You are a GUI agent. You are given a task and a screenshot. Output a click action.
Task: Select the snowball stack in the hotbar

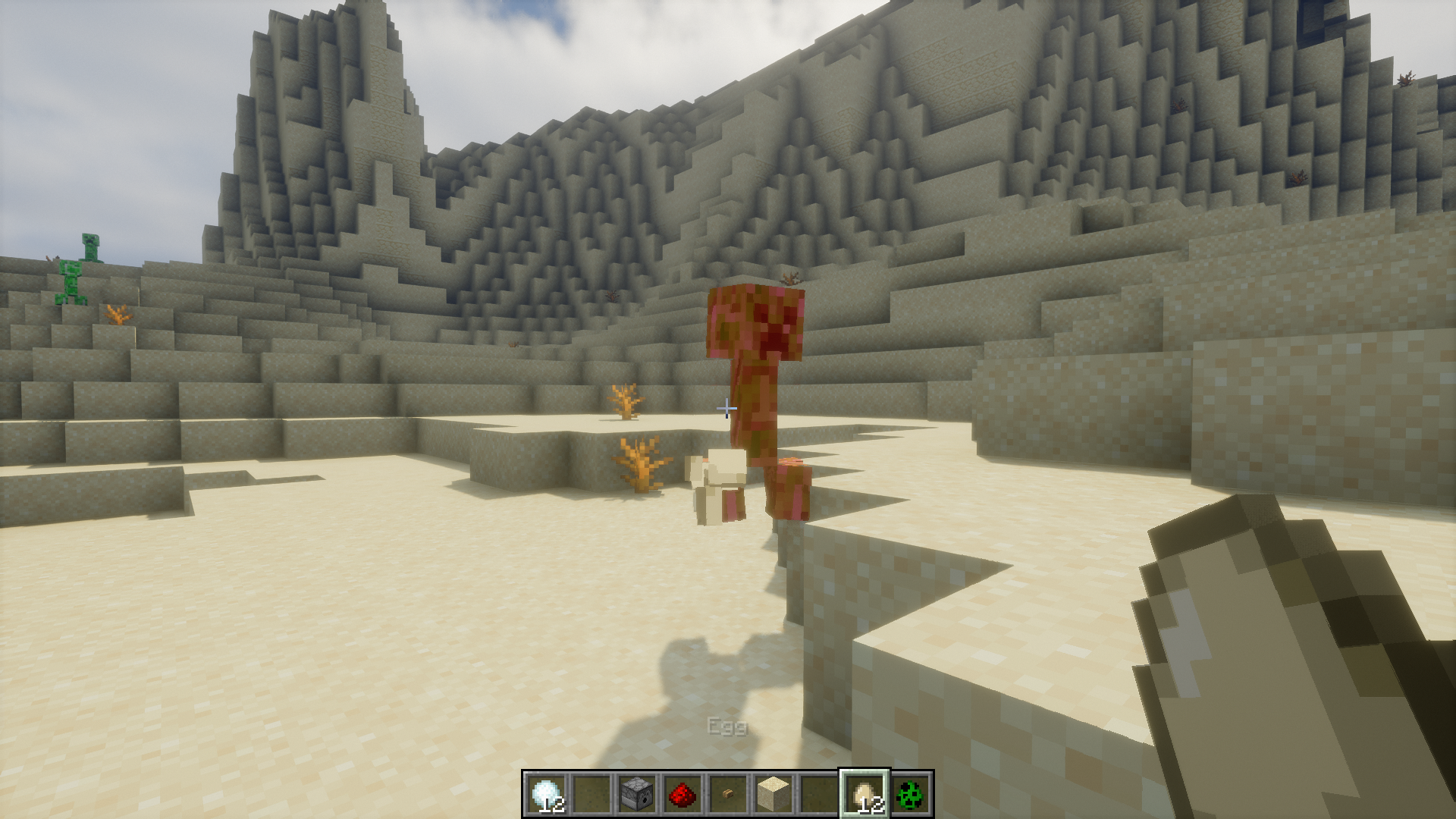546,794
